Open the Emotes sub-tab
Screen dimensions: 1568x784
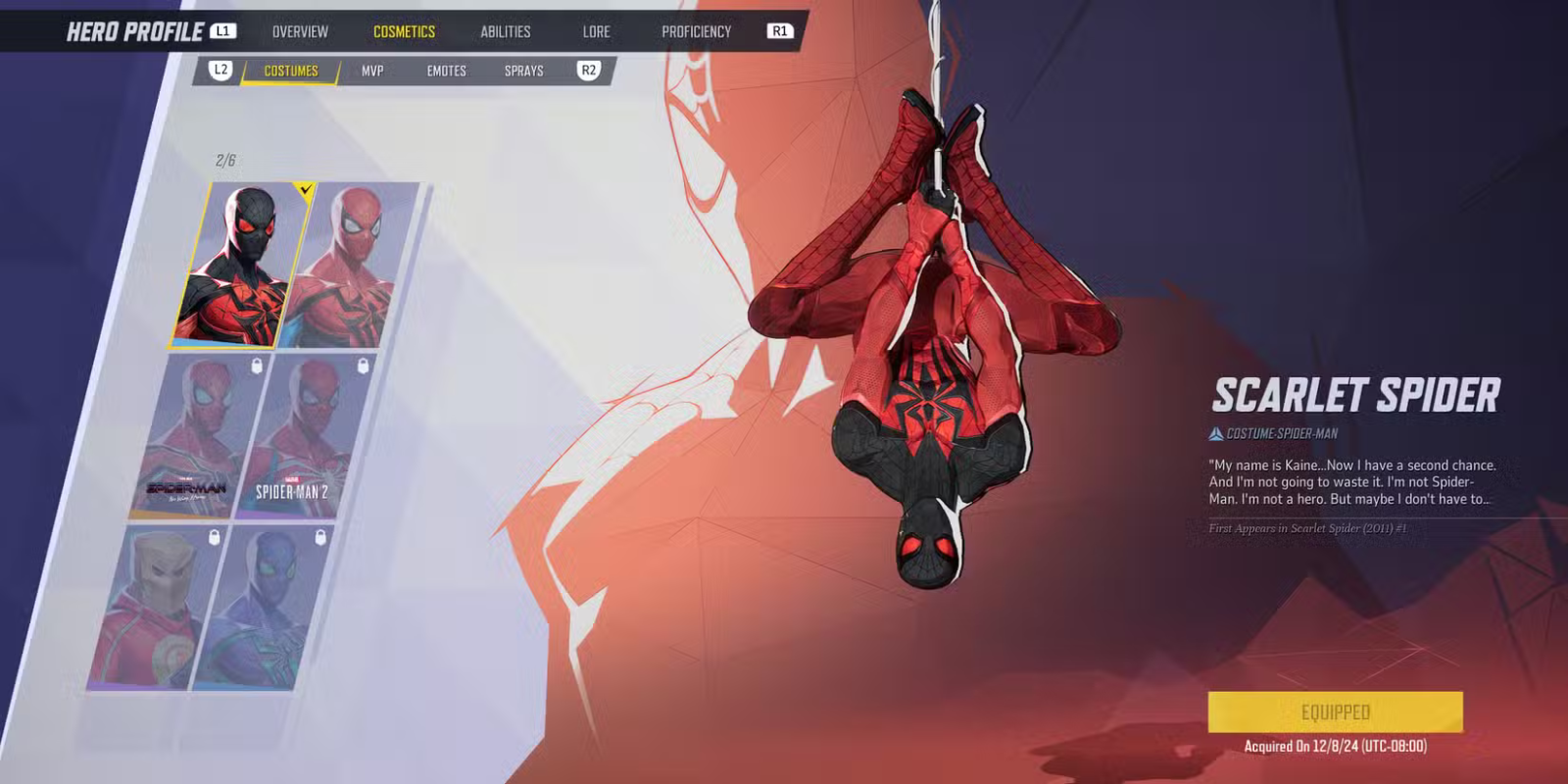pos(446,70)
